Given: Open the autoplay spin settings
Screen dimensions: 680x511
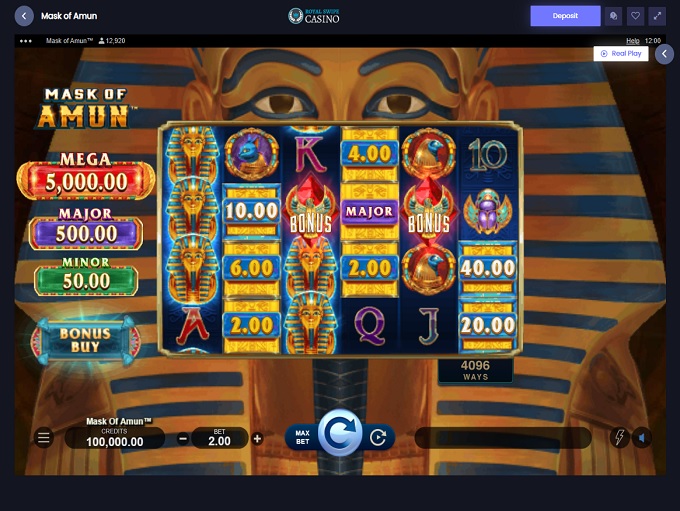Looking at the screenshot, I should (378, 438).
